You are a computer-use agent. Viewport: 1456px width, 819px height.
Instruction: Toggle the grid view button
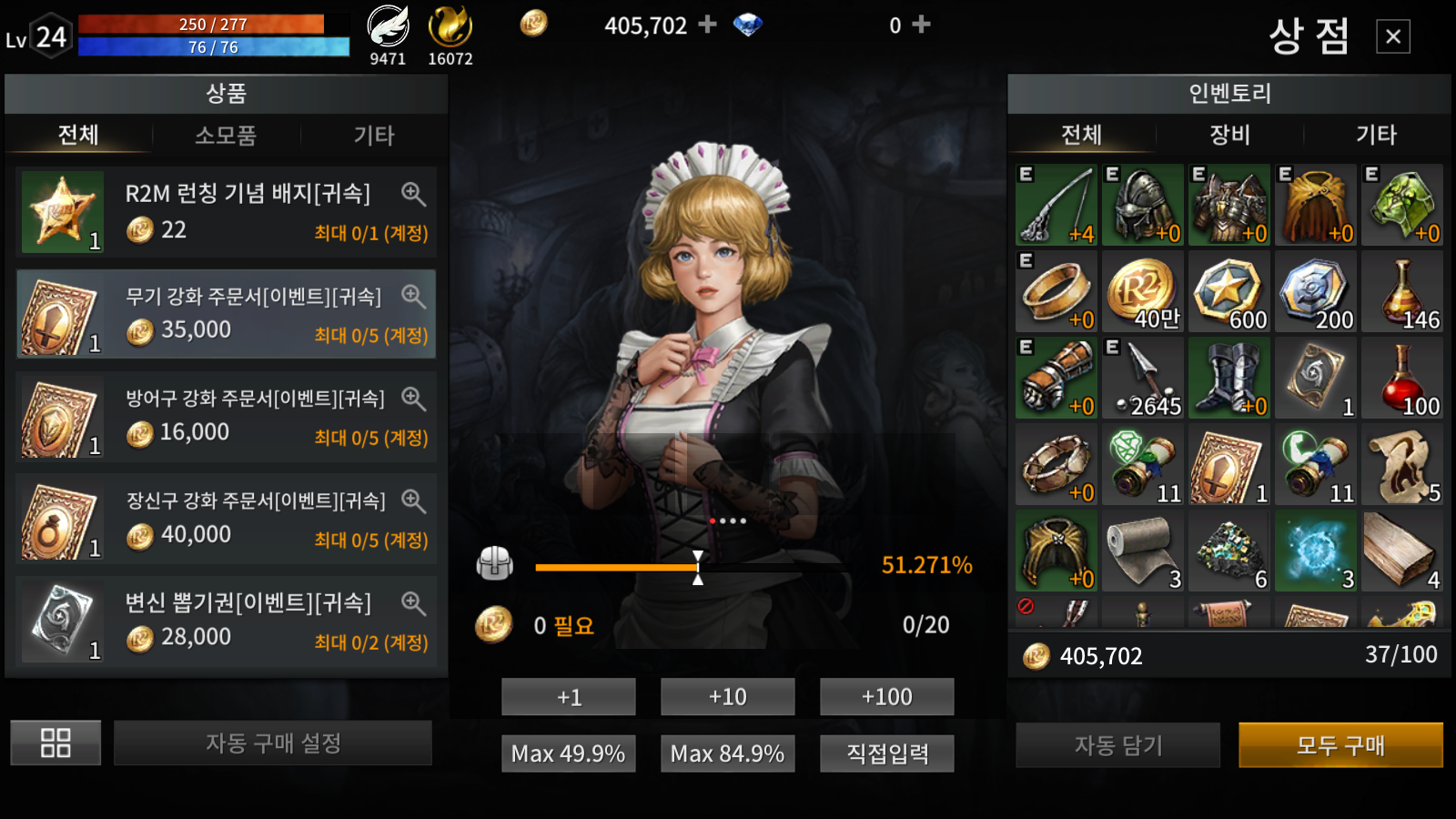(x=56, y=743)
